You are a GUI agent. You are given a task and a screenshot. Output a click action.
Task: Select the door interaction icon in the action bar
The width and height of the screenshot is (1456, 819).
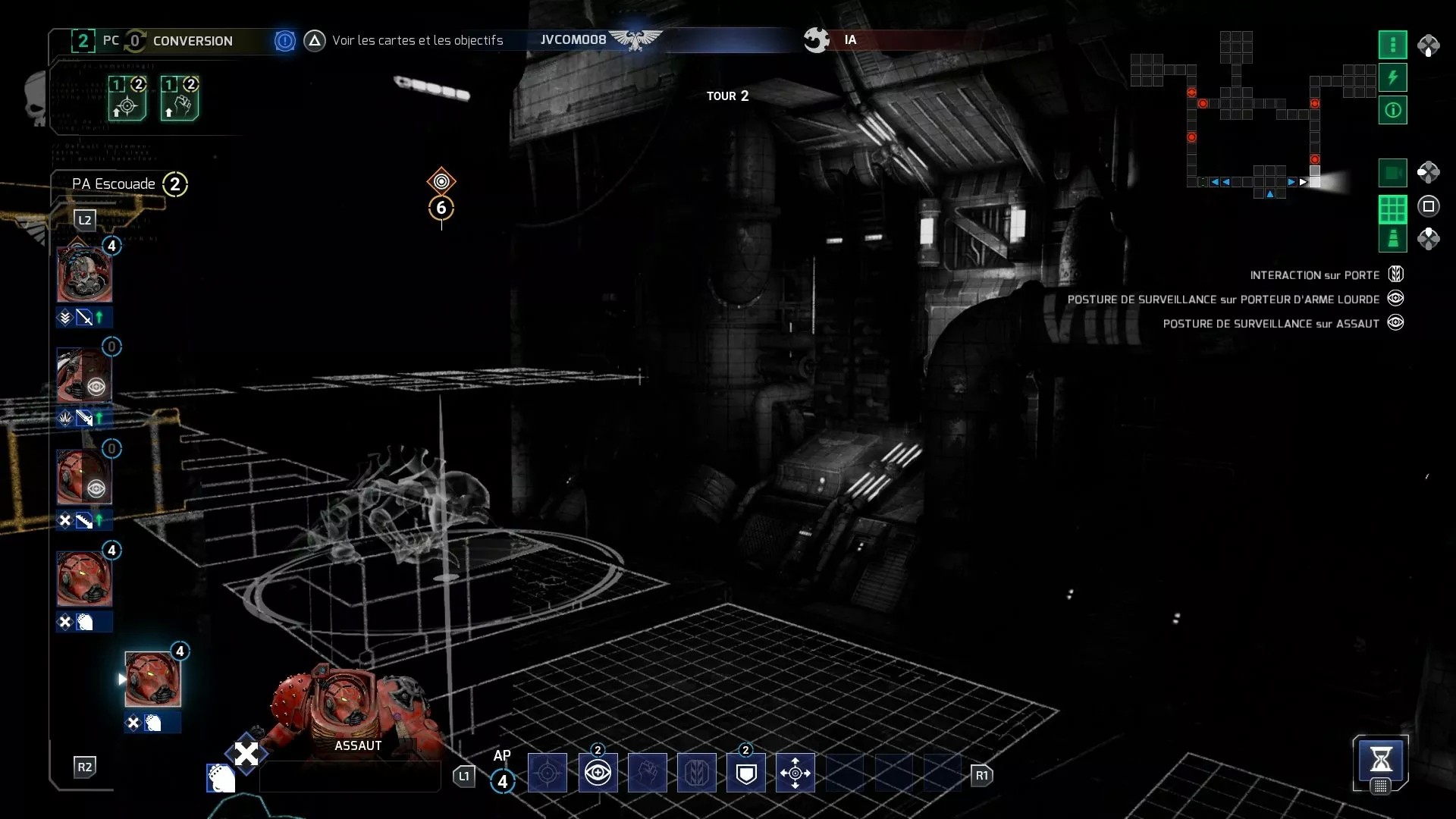698,773
